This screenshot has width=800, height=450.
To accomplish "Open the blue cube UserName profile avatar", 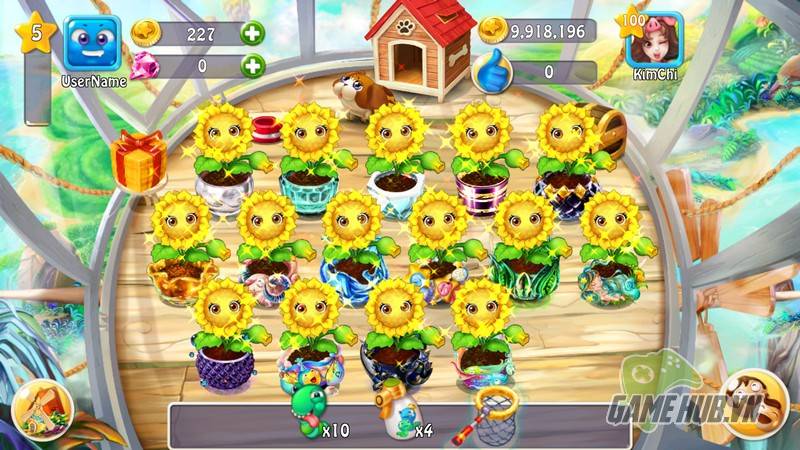I will pos(92,43).
